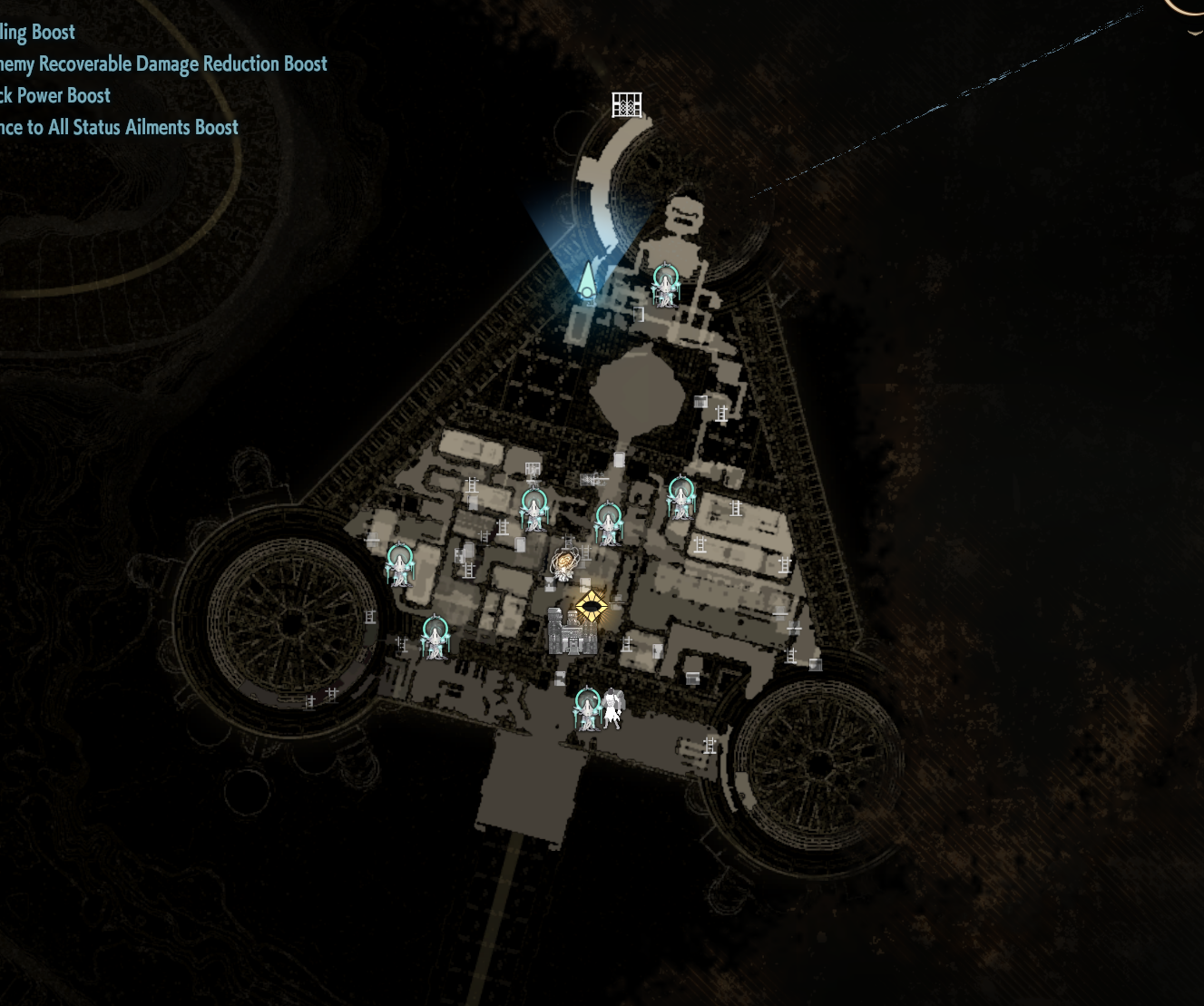The height and width of the screenshot is (1006, 1204).
Task: Select the gate grid marker atop the map
Action: pos(627,105)
